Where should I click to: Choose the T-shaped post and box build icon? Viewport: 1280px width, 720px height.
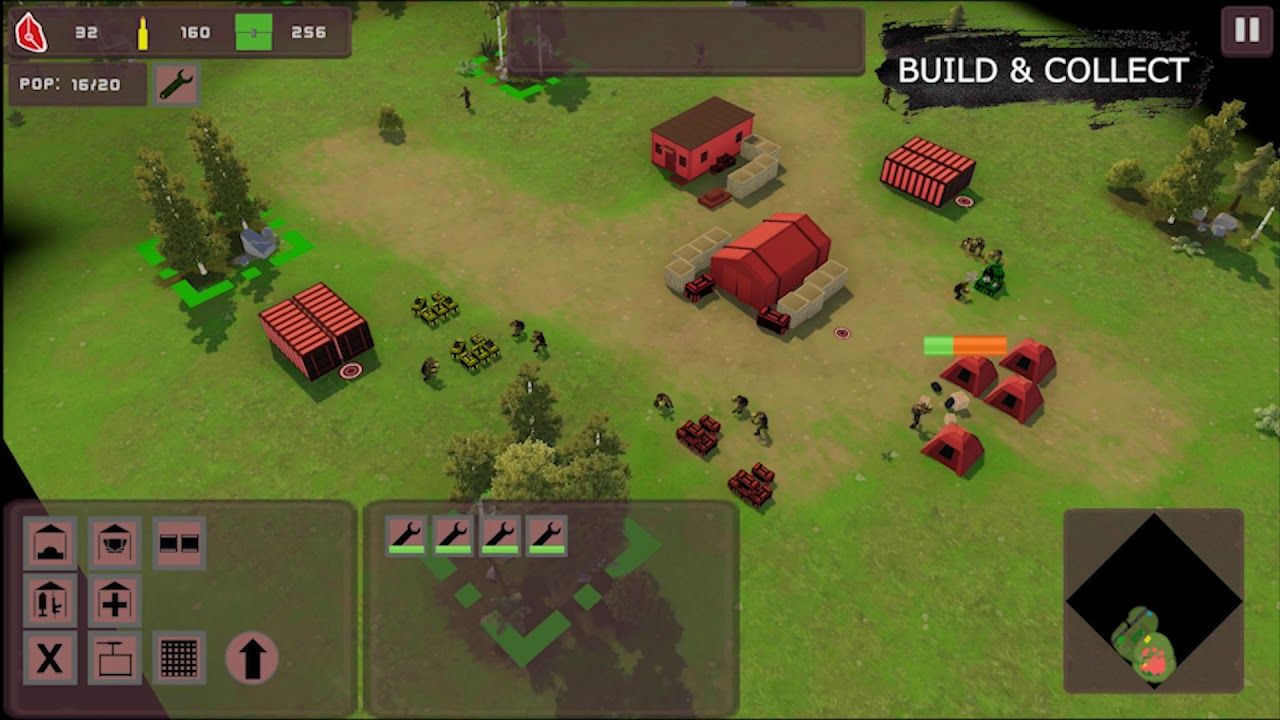point(115,658)
